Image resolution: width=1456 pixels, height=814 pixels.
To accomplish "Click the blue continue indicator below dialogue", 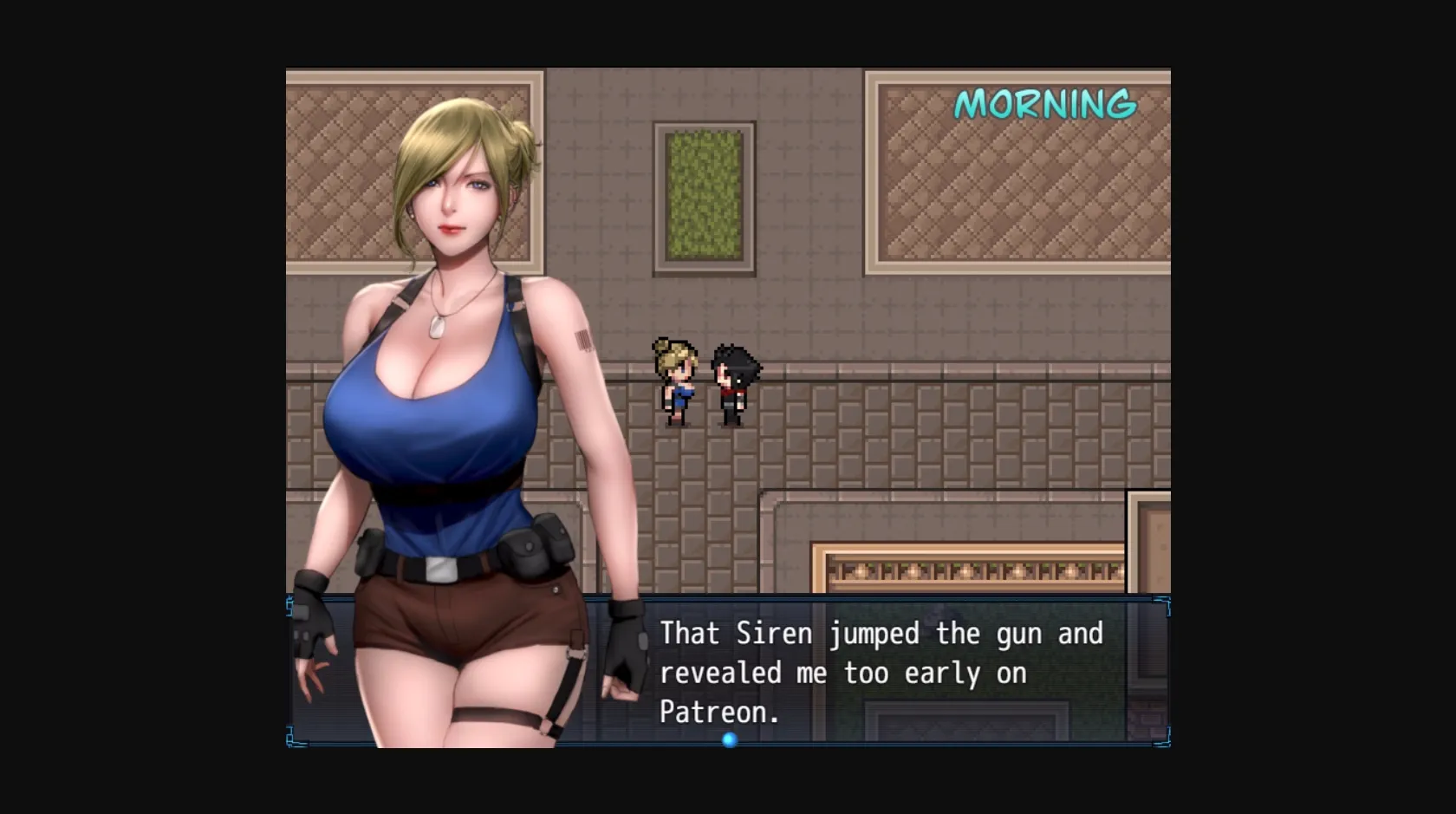I will coord(729,740).
